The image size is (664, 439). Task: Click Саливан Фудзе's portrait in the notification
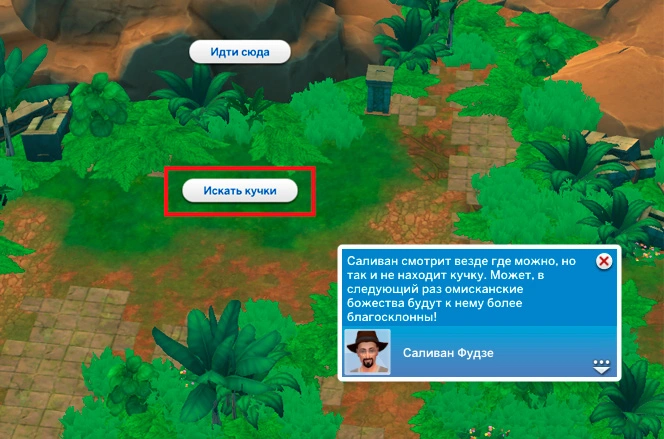366,351
